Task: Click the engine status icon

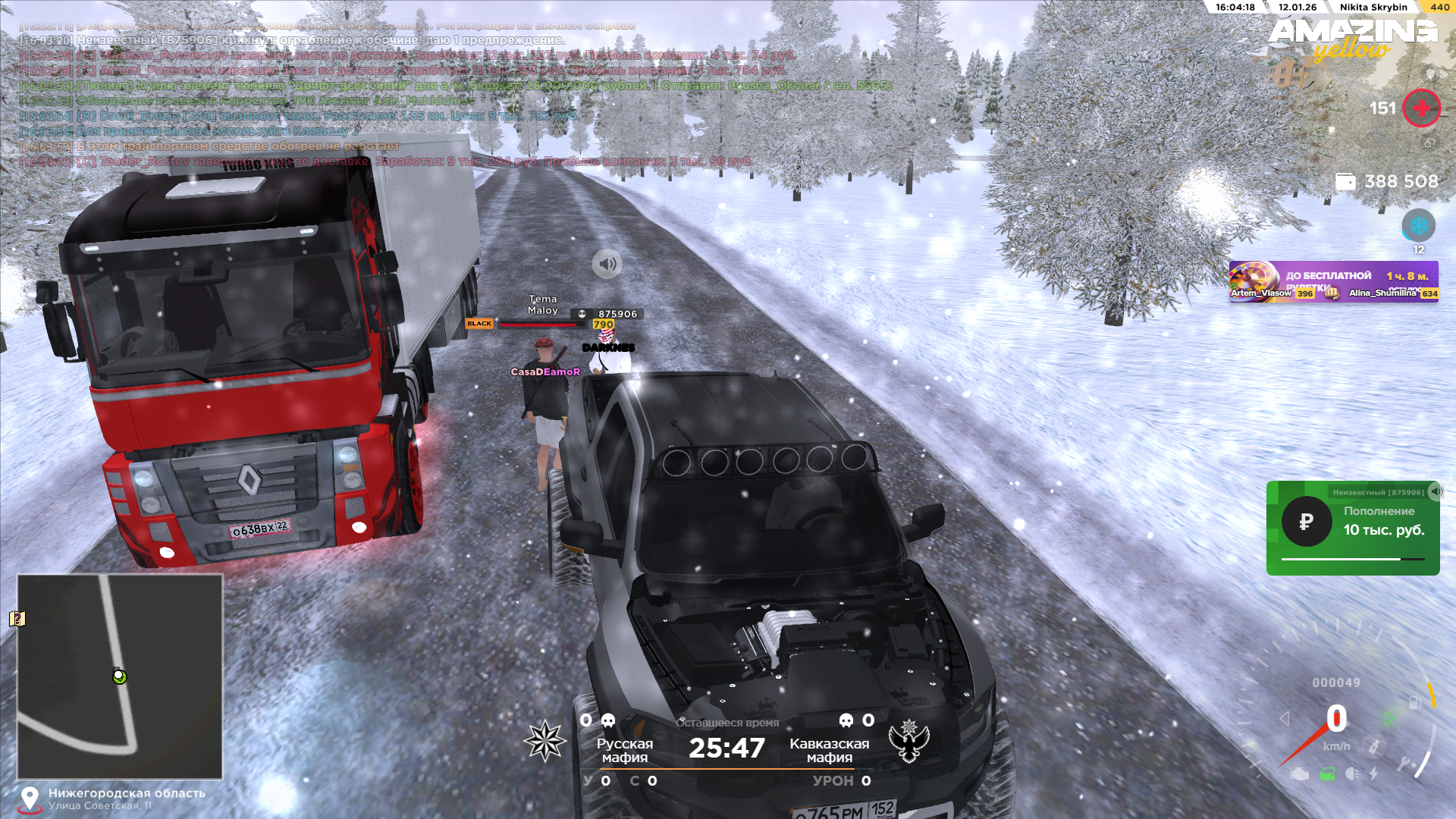Action: coord(1299,774)
